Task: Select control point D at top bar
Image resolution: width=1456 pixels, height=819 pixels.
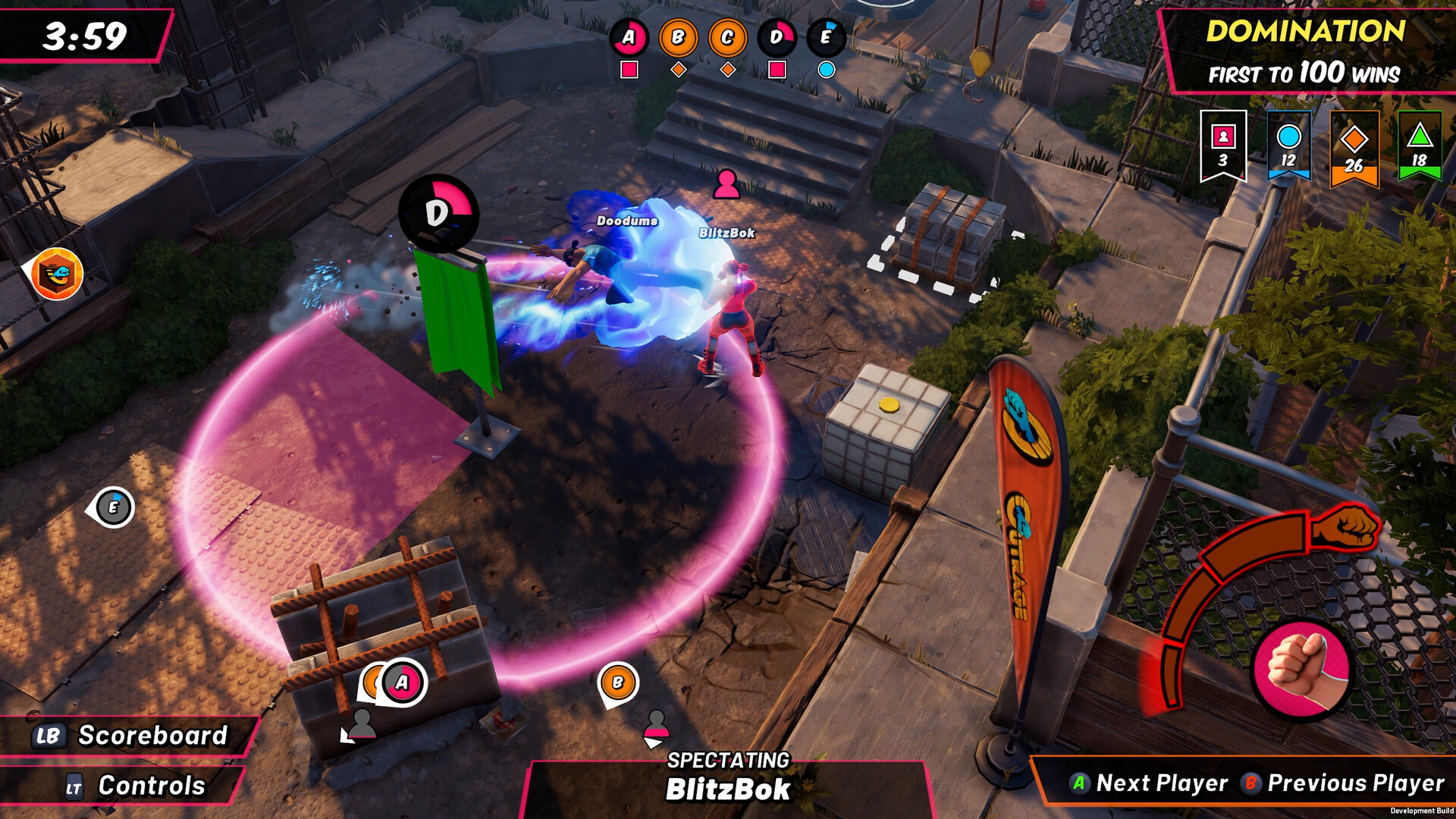Action: tap(777, 38)
